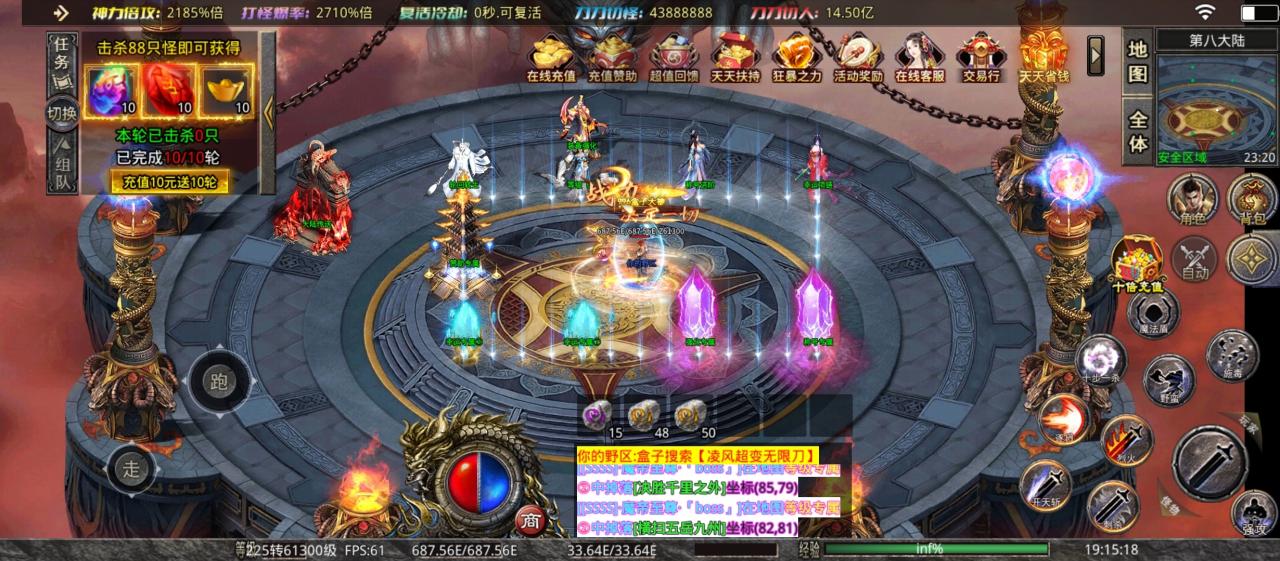Open the 狂暴之力 berserk power icon
This screenshot has width=1280, height=561.
797,58
